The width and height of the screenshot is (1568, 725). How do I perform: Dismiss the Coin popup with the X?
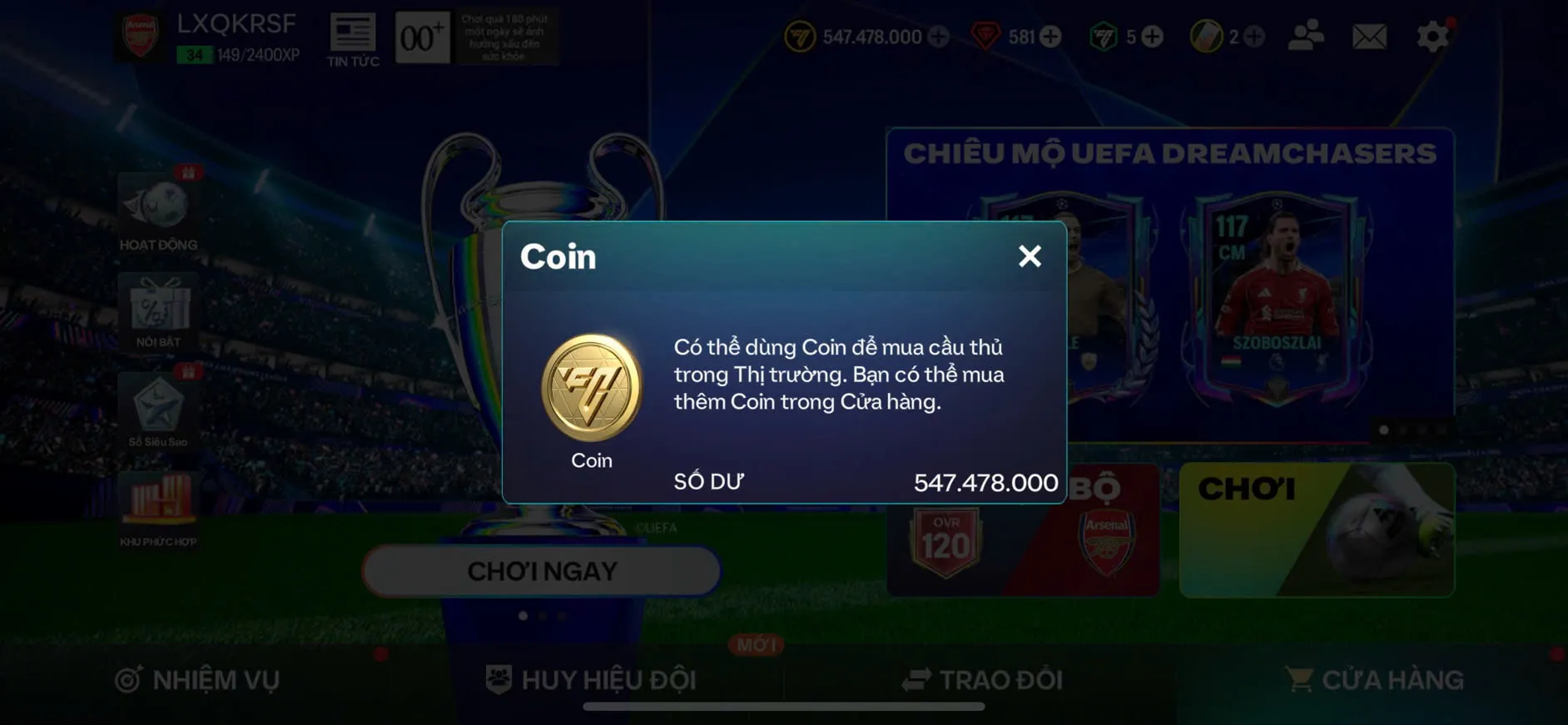(x=1030, y=256)
